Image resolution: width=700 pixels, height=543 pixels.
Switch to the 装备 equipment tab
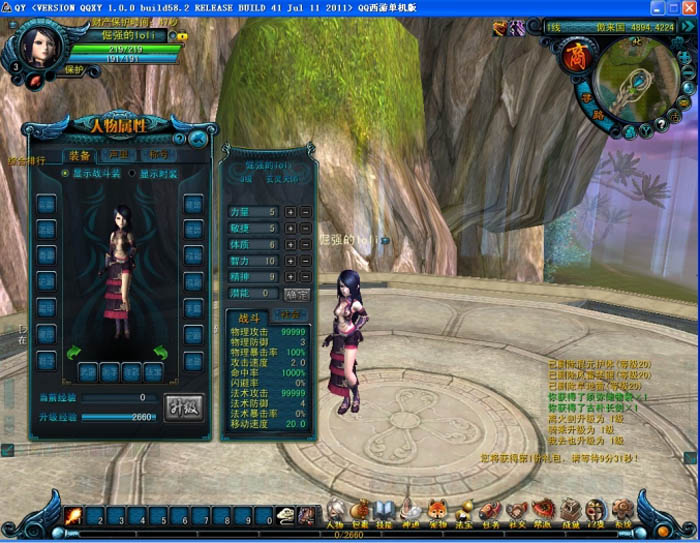point(78,155)
